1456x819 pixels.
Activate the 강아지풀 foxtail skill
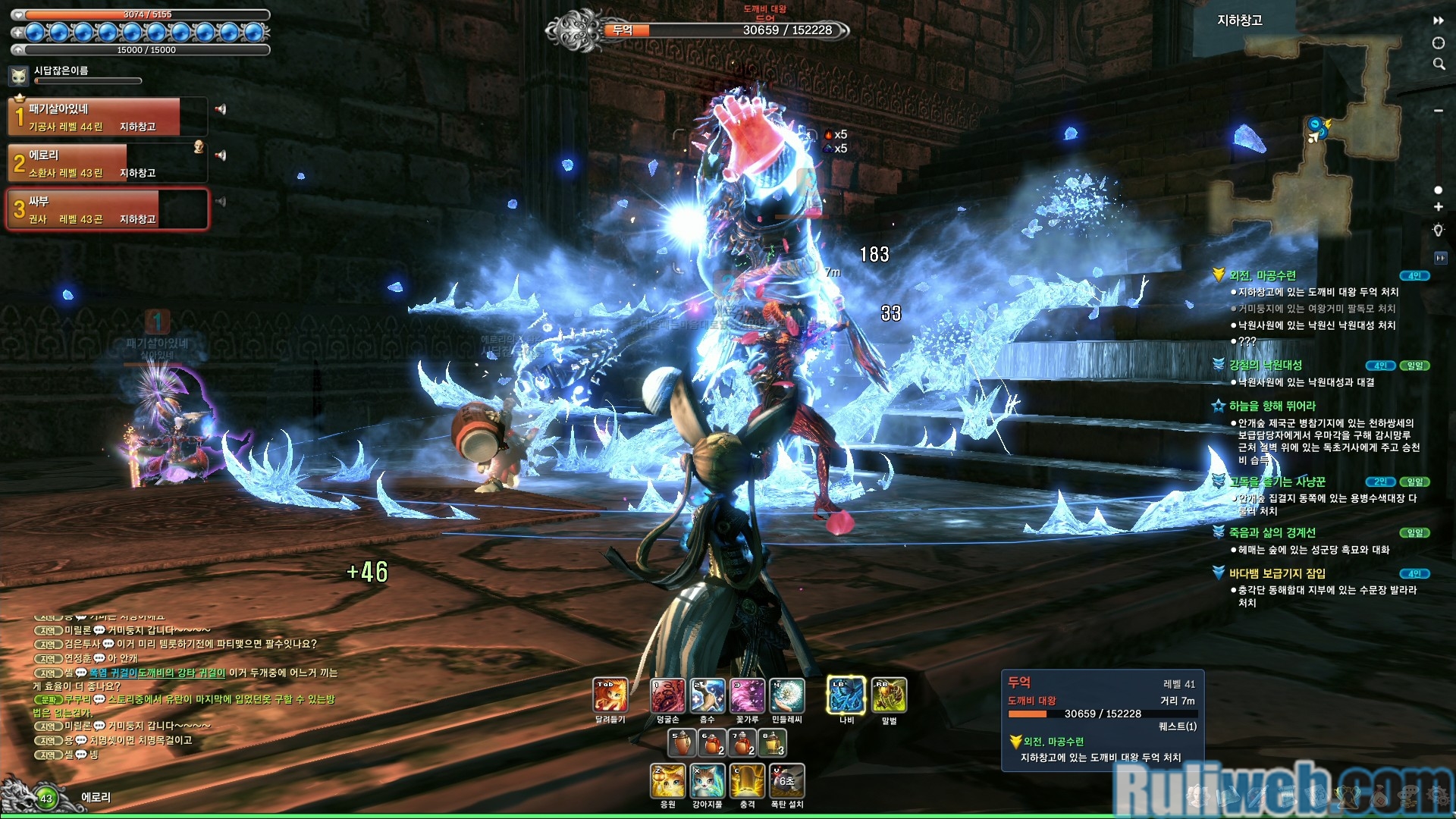tap(708, 781)
